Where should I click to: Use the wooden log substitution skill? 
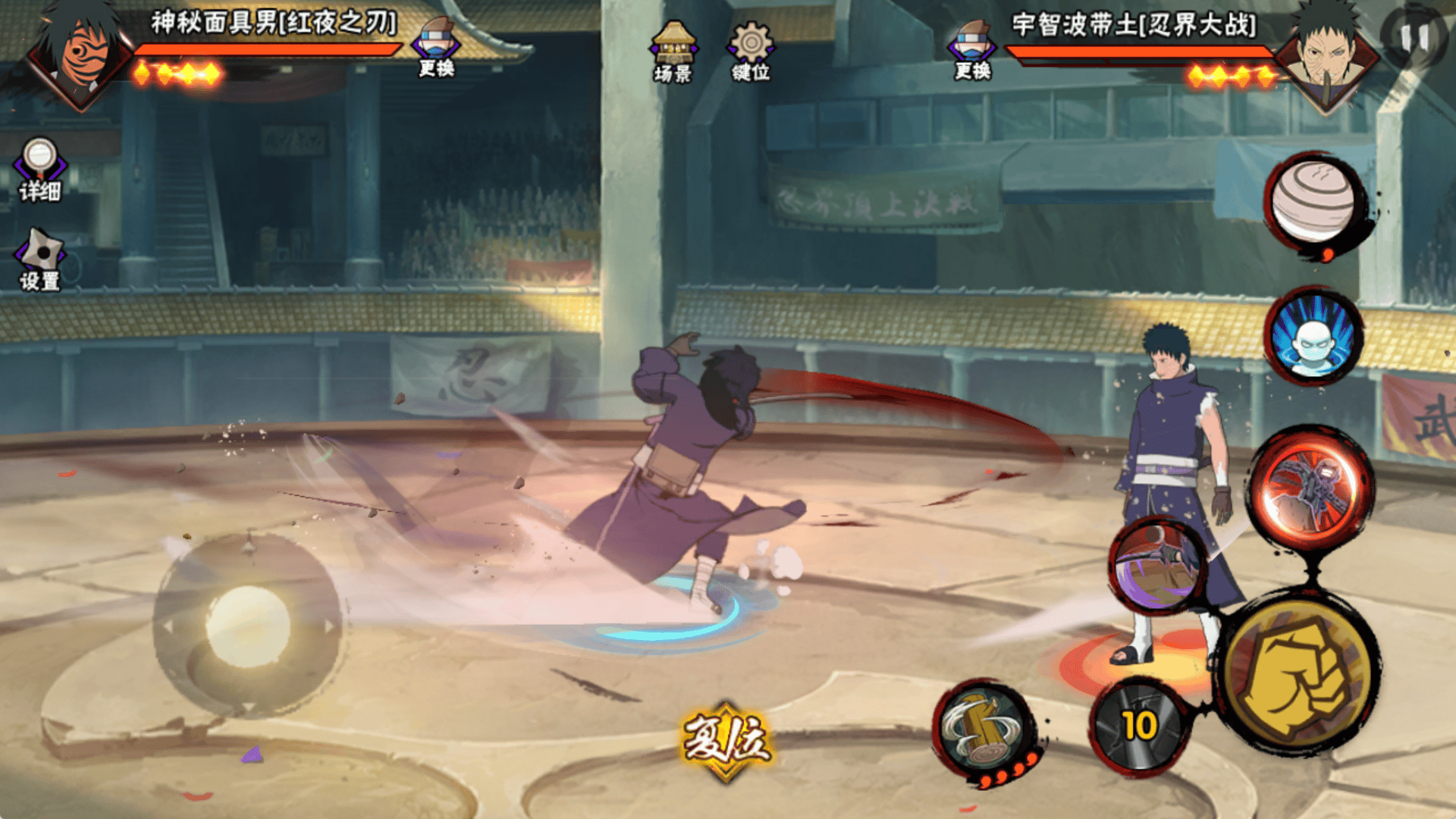coord(984,730)
